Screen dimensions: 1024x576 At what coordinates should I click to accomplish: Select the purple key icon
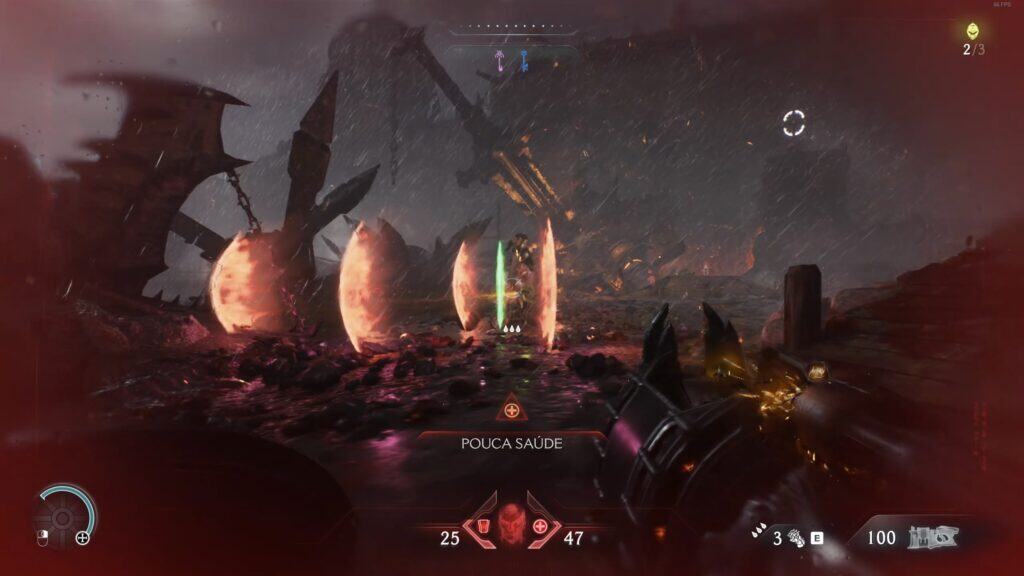499,62
